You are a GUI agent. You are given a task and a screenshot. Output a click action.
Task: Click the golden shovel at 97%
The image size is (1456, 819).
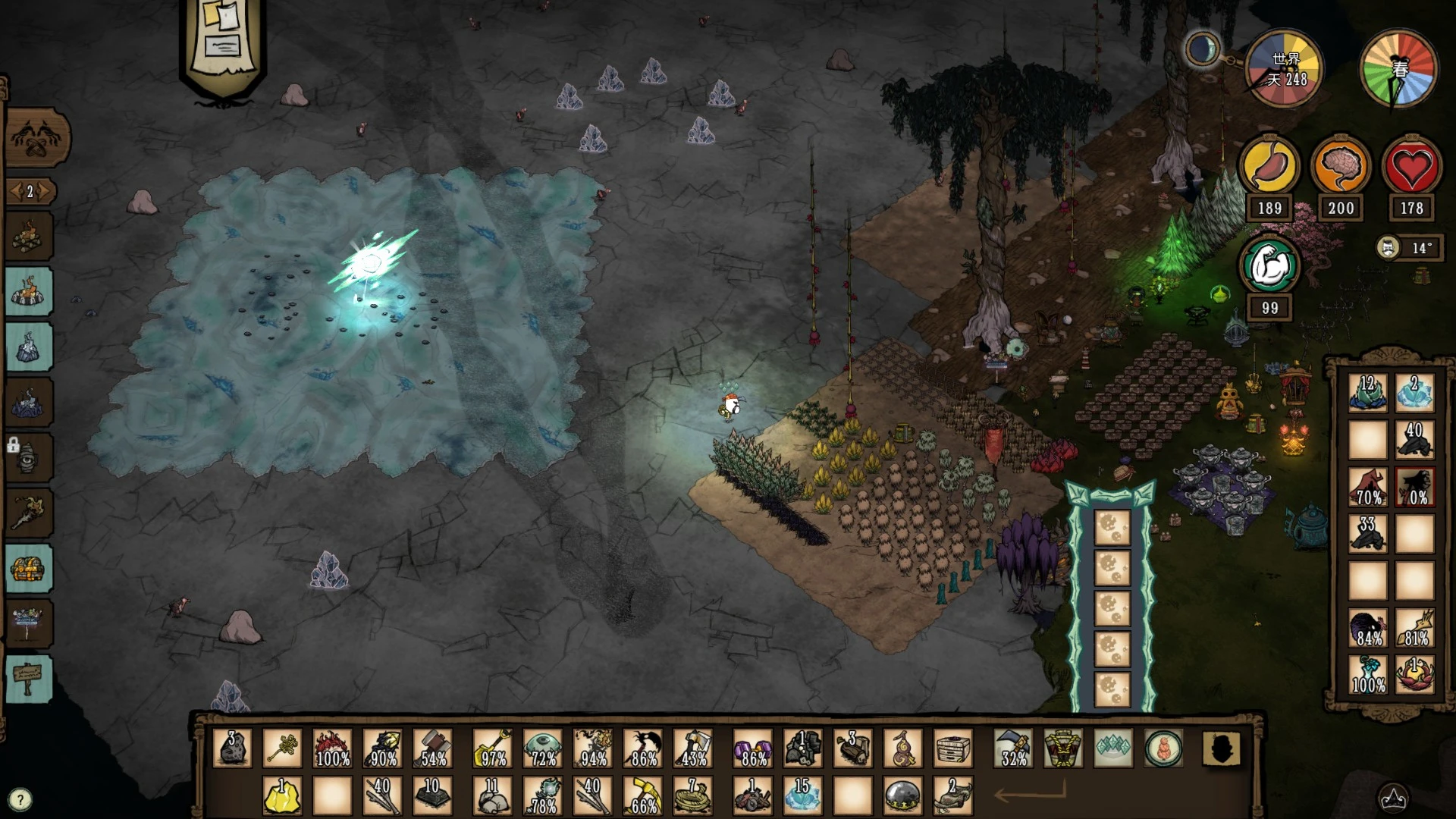pyautogui.click(x=493, y=748)
